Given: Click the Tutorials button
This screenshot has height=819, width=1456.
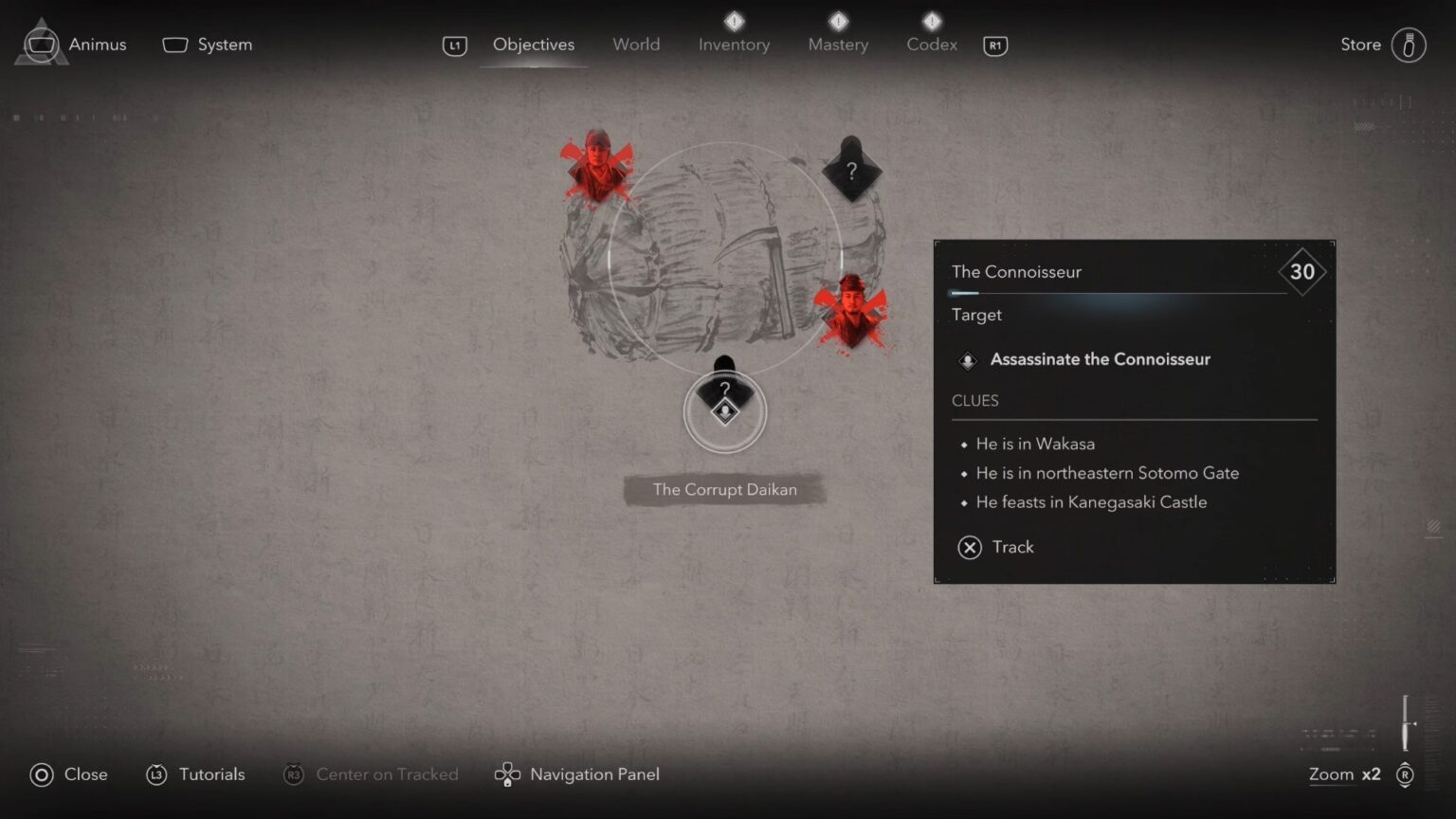Looking at the screenshot, I should tap(194, 774).
